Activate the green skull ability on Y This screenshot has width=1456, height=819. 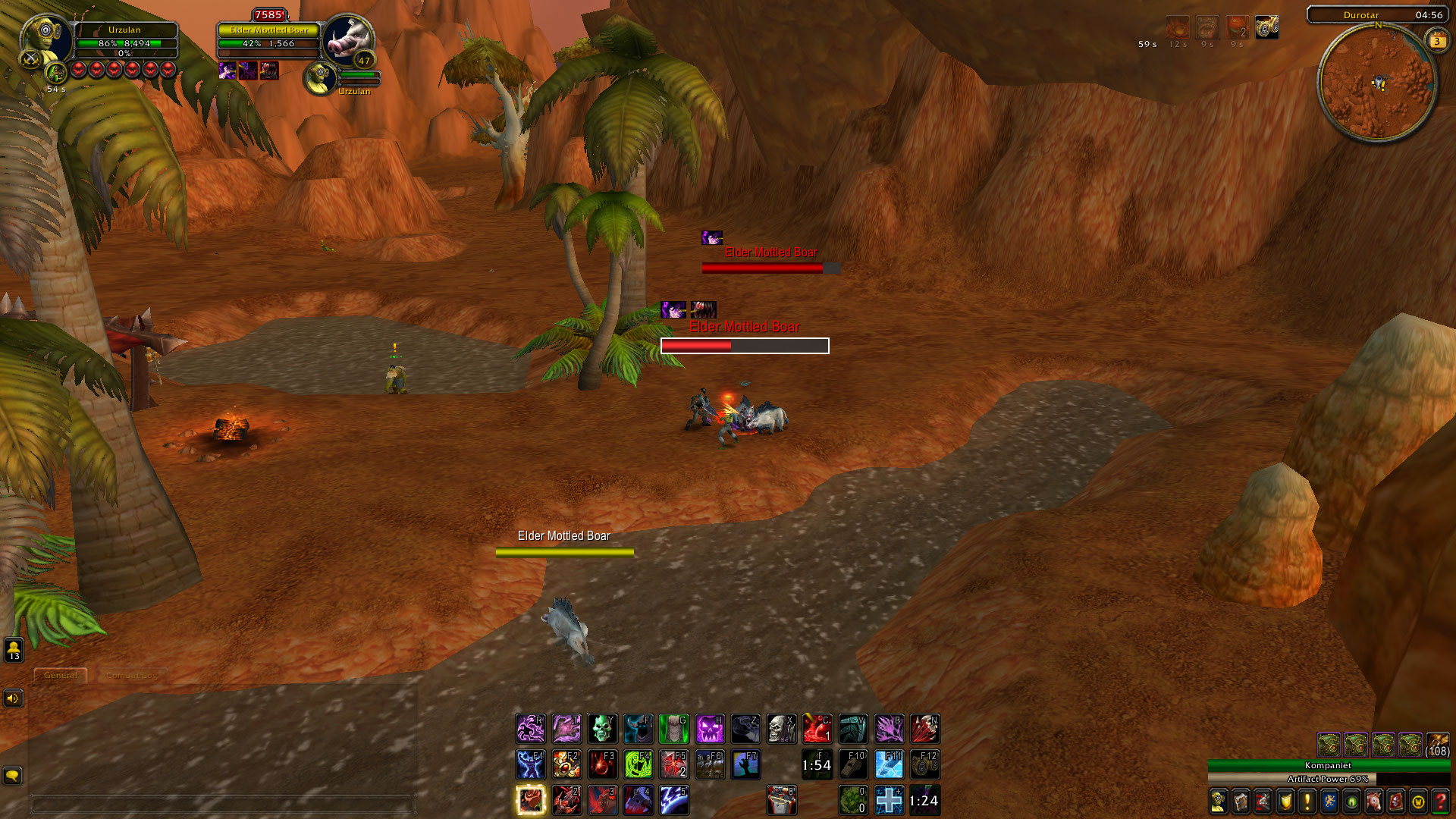pos(602,729)
